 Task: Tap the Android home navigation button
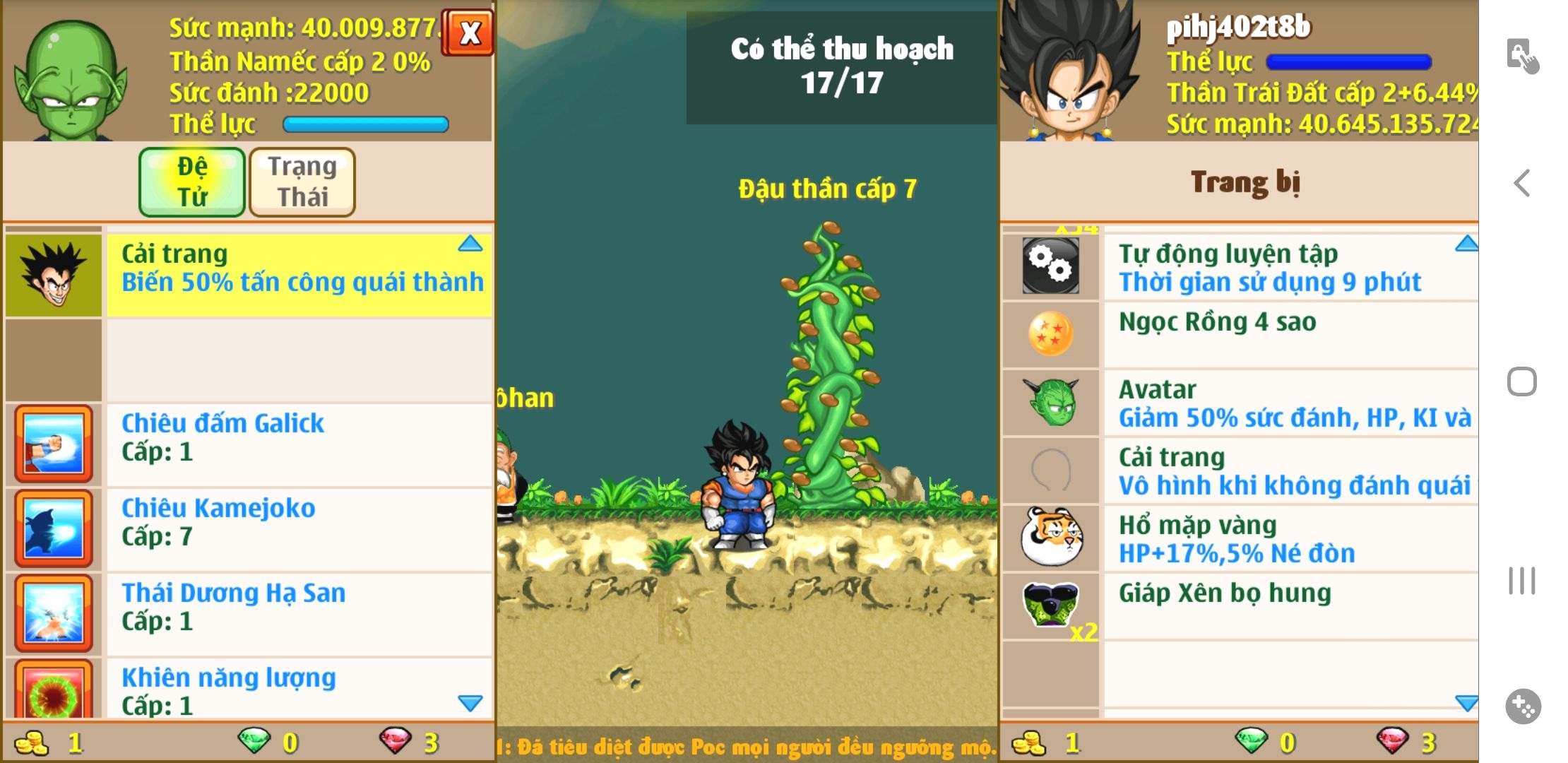[x=1521, y=382]
